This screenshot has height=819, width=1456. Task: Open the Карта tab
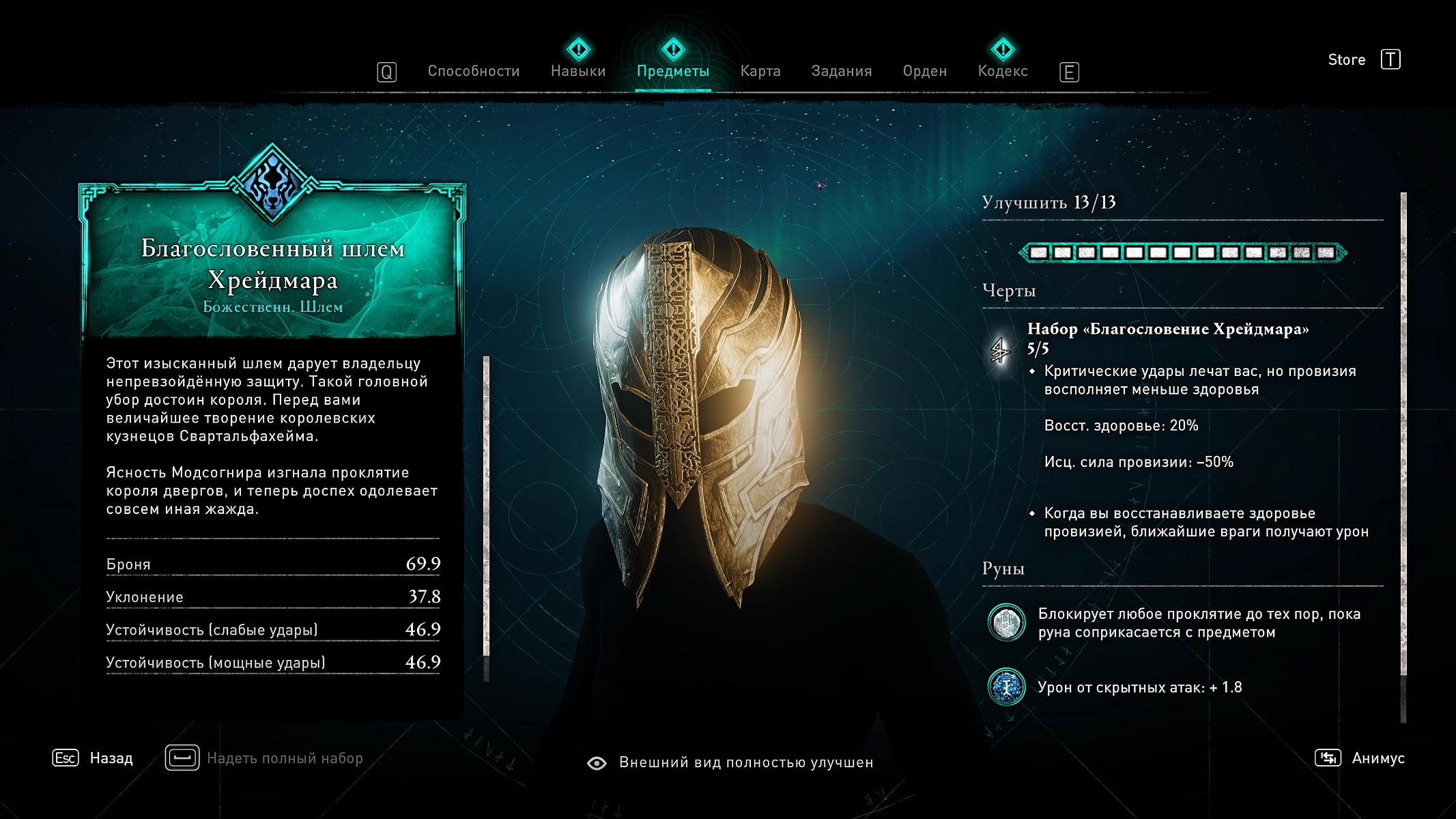(x=760, y=71)
